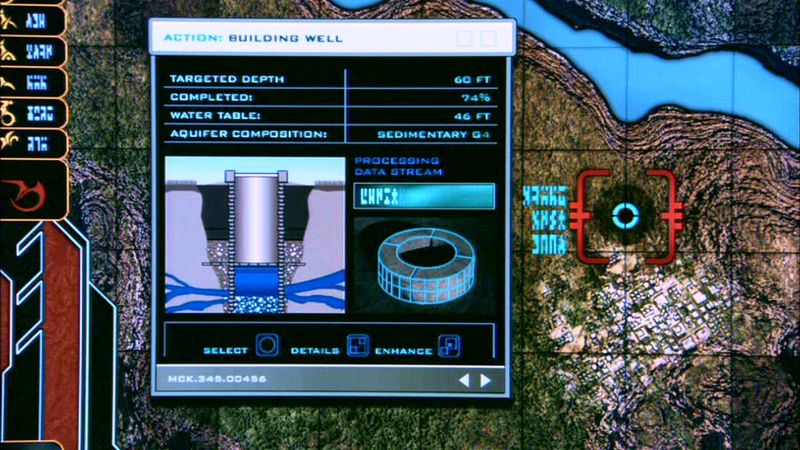The image size is (800, 450).
Task: Open Details for the well
Action: tap(357, 347)
